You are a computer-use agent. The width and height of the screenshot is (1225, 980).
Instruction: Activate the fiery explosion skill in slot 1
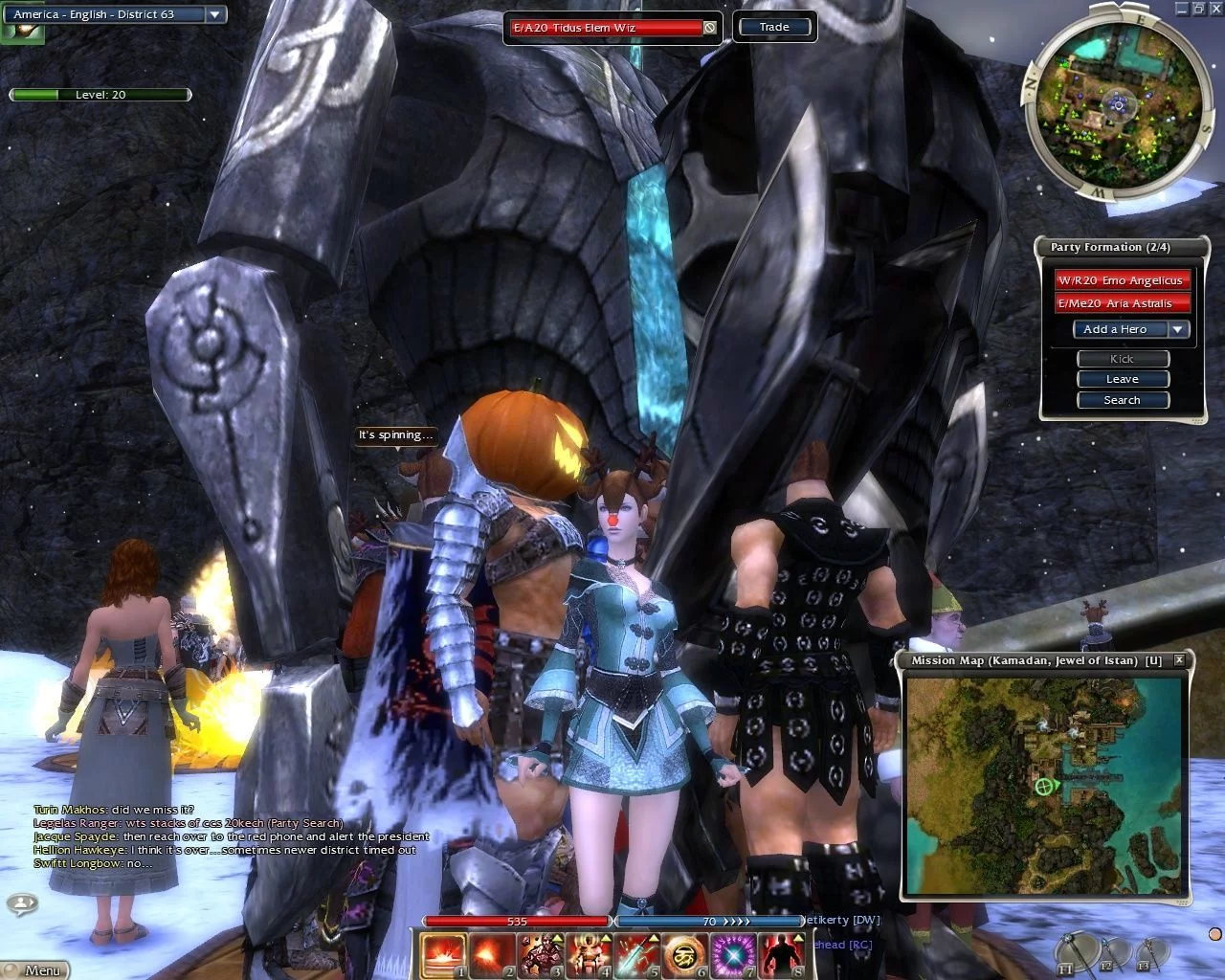(x=443, y=954)
